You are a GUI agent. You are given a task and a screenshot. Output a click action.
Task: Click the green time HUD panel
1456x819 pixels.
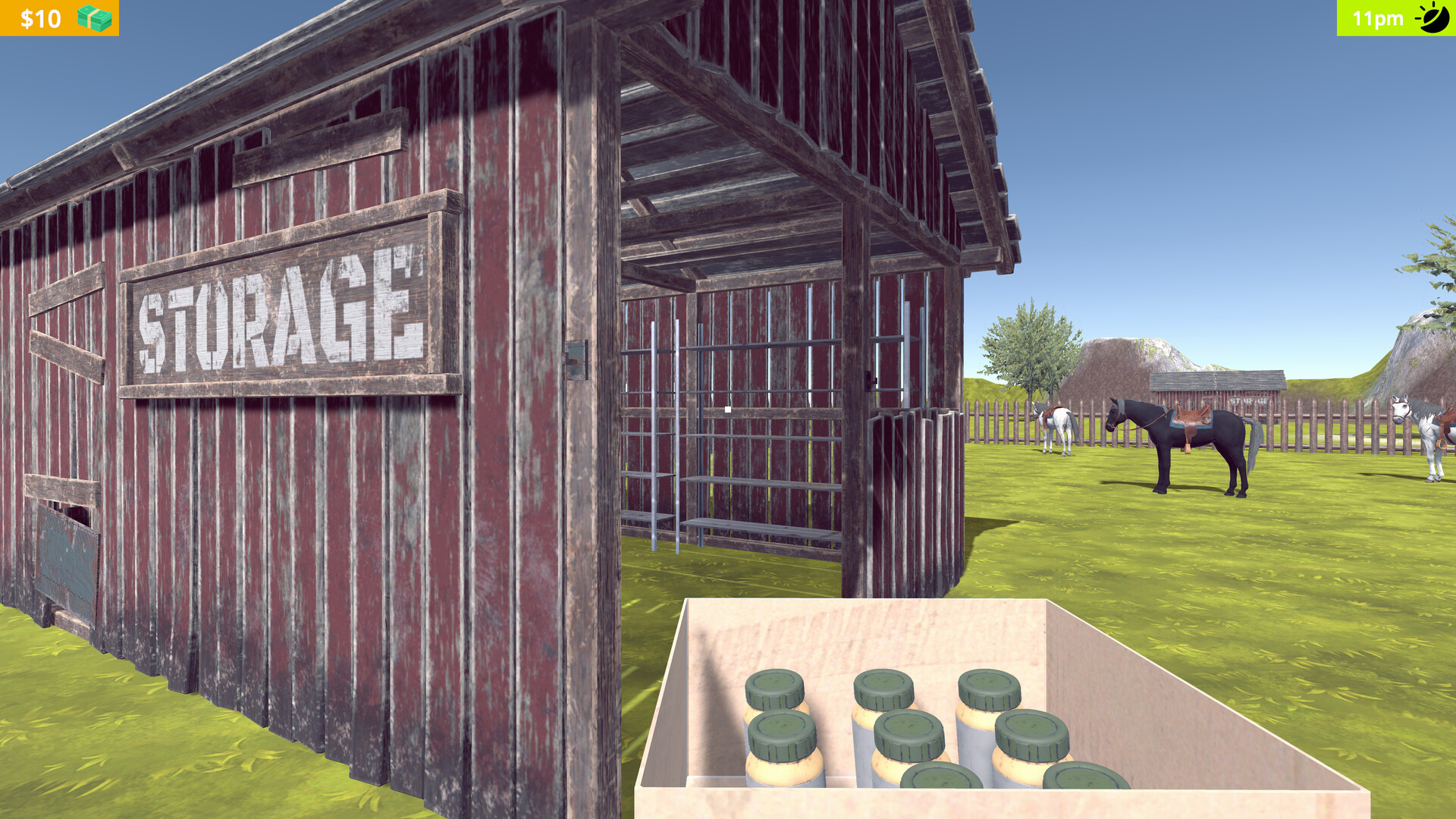[1395, 19]
